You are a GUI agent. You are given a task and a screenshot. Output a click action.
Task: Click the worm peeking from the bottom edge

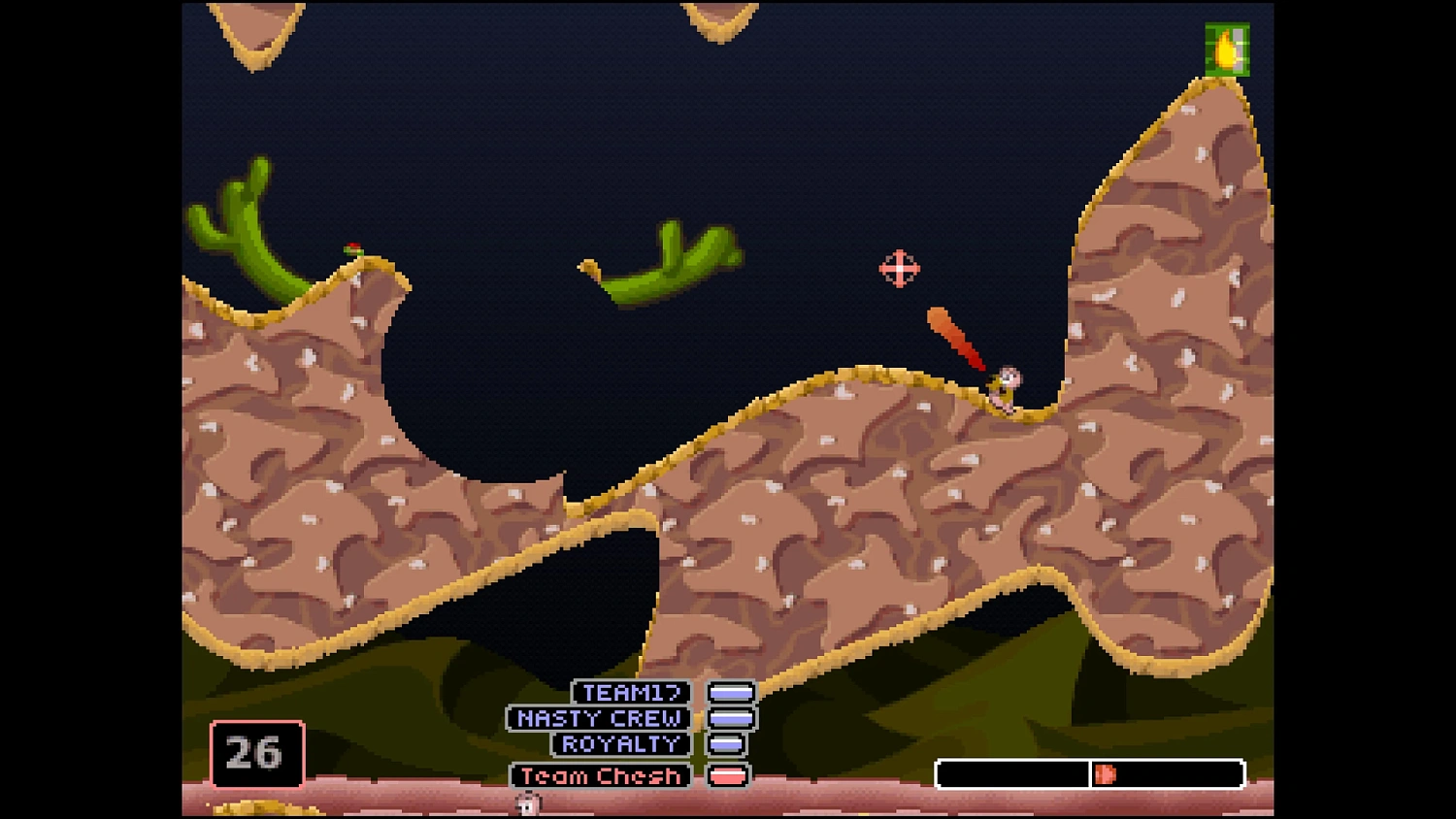coord(529,803)
